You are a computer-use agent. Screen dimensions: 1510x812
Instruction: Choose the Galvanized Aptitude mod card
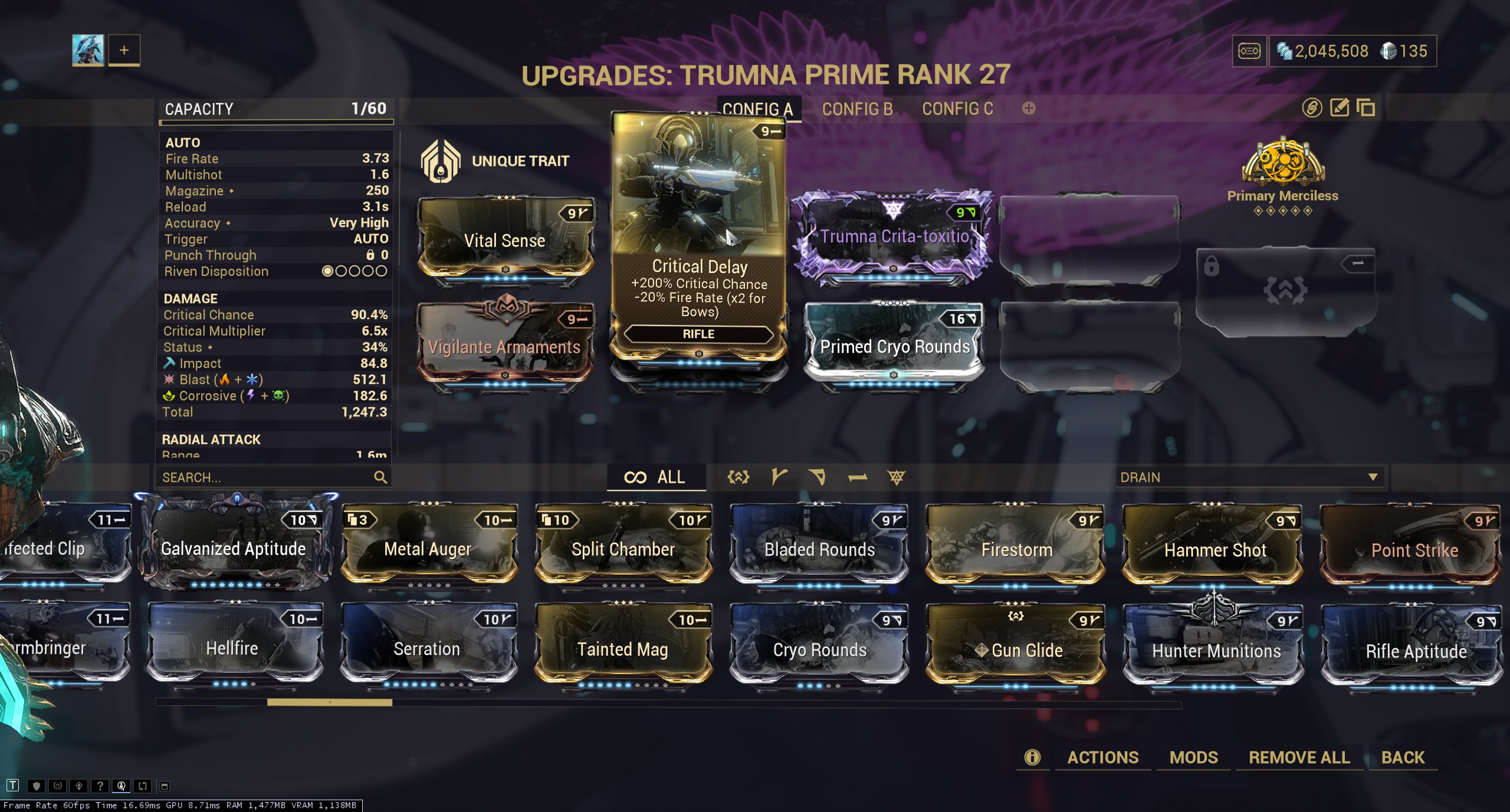tap(234, 548)
